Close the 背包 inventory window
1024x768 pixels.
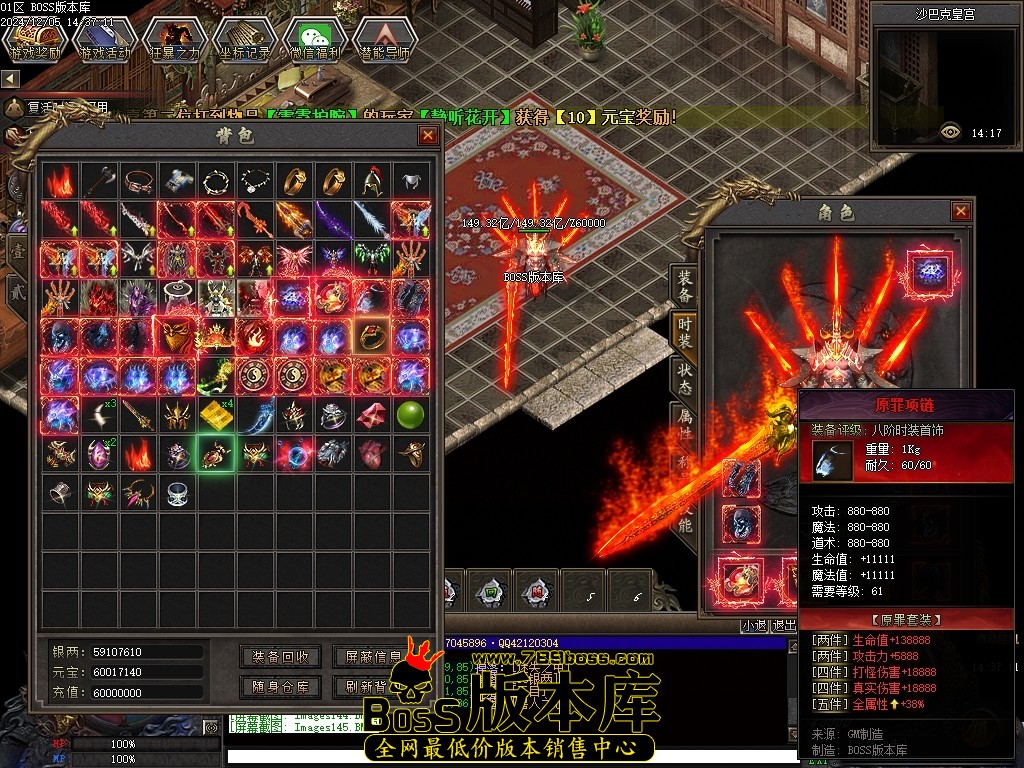pyautogui.click(x=428, y=135)
